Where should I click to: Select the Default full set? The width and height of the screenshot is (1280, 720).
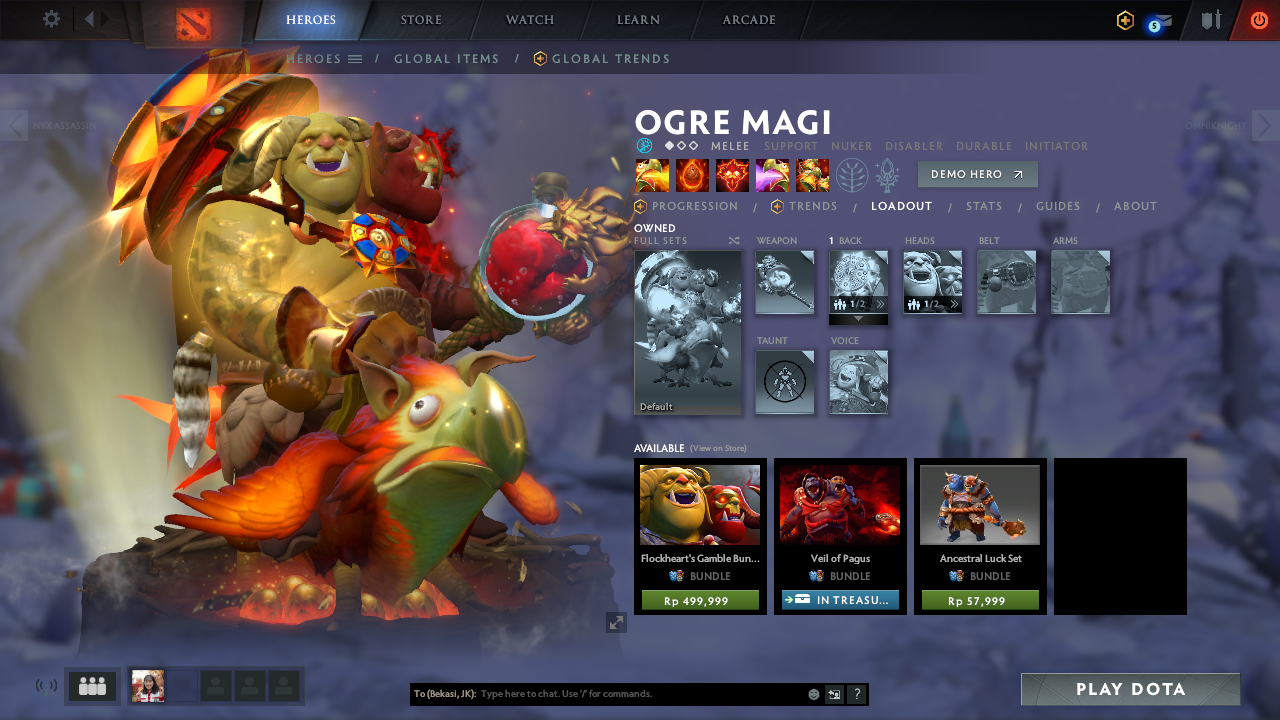point(688,332)
